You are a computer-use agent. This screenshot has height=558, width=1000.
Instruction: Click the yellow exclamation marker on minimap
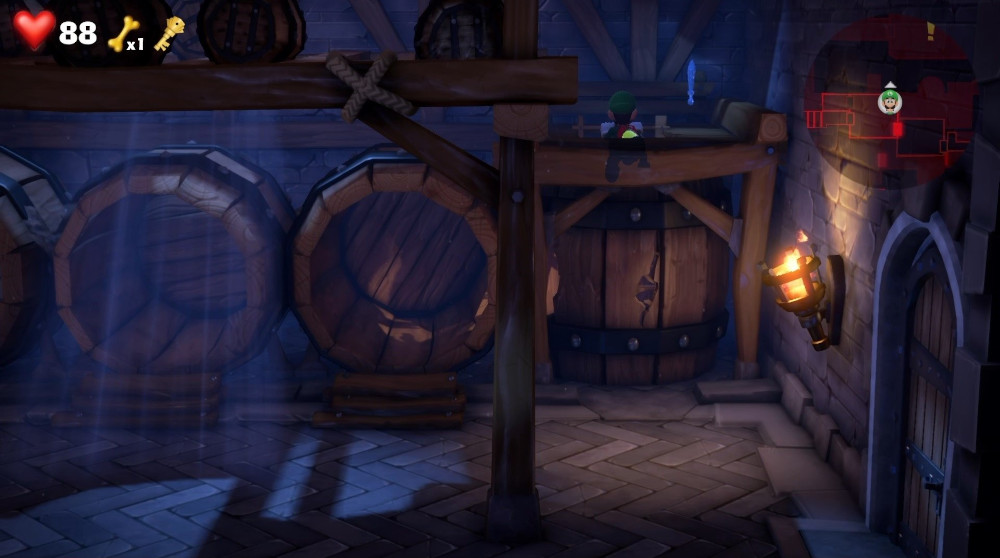(930, 31)
